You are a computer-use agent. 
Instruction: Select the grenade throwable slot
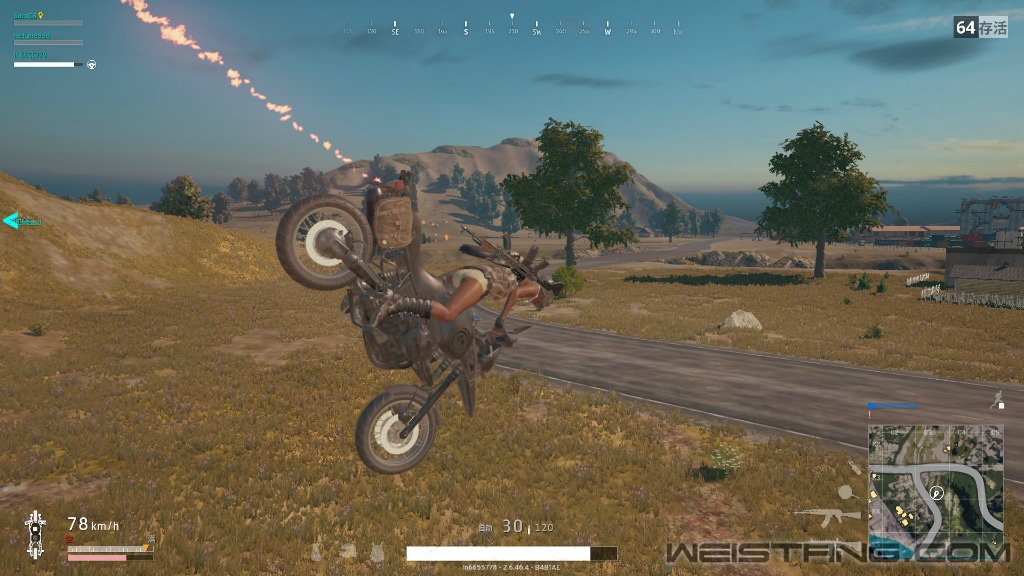pyautogui.click(x=853, y=467)
